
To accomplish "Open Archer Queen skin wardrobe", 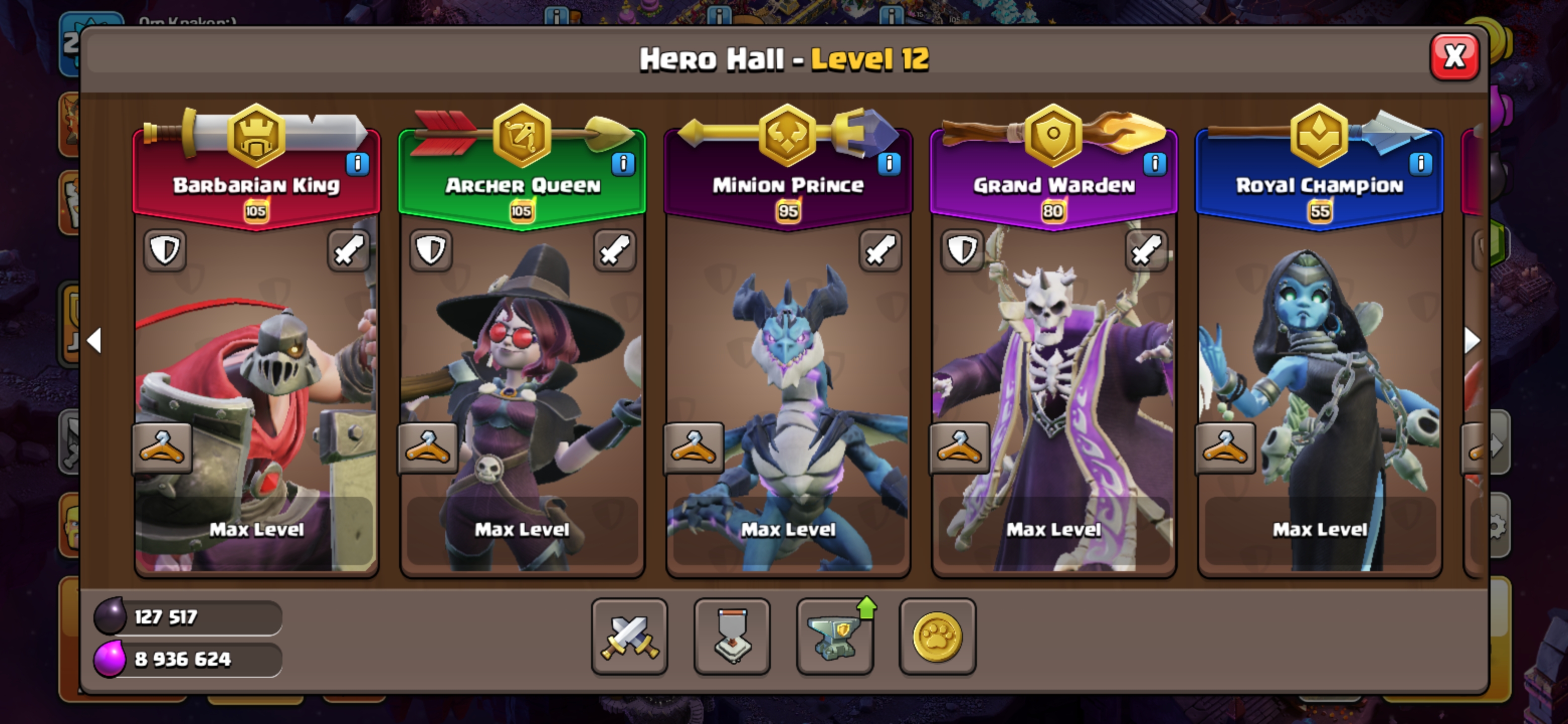I will click(427, 448).
